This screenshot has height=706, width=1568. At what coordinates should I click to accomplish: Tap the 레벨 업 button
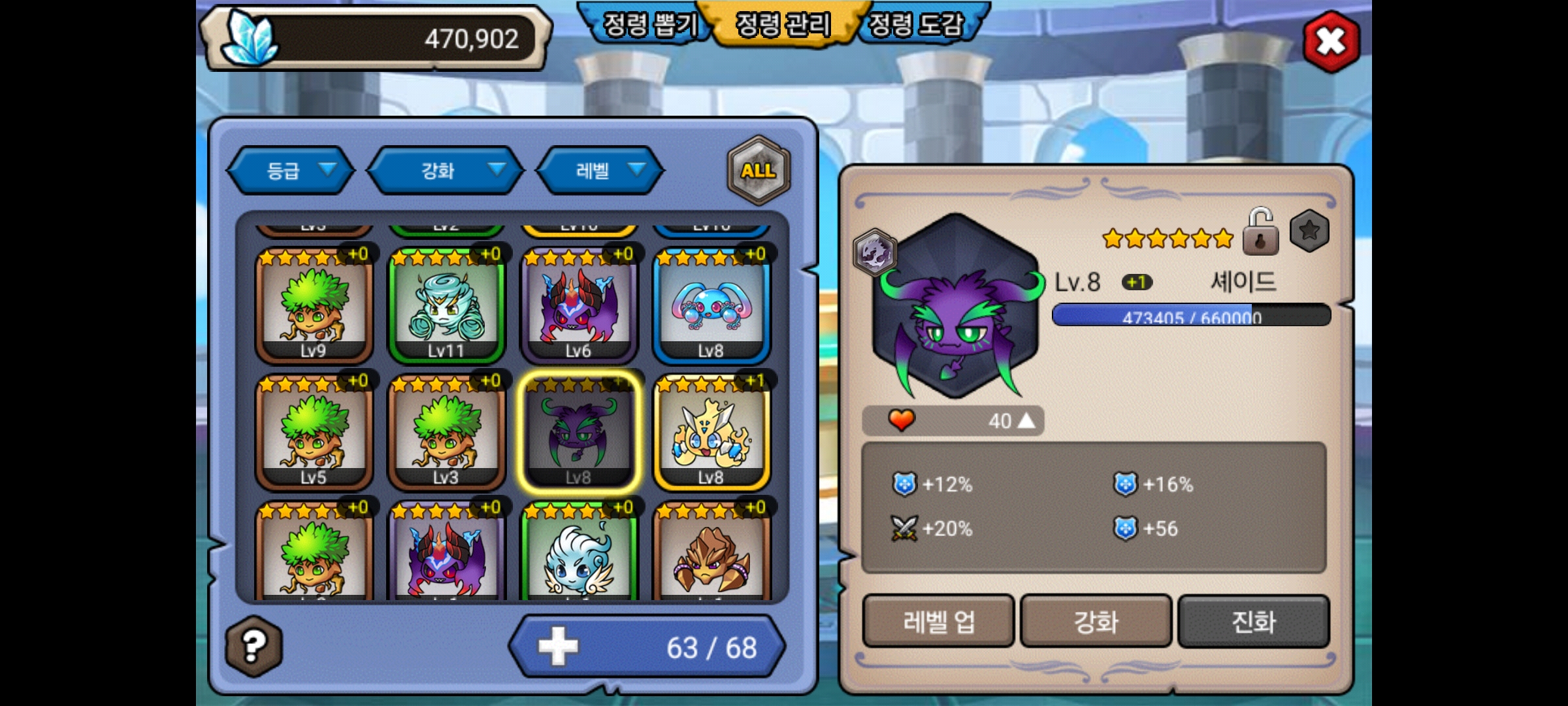(x=938, y=621)
